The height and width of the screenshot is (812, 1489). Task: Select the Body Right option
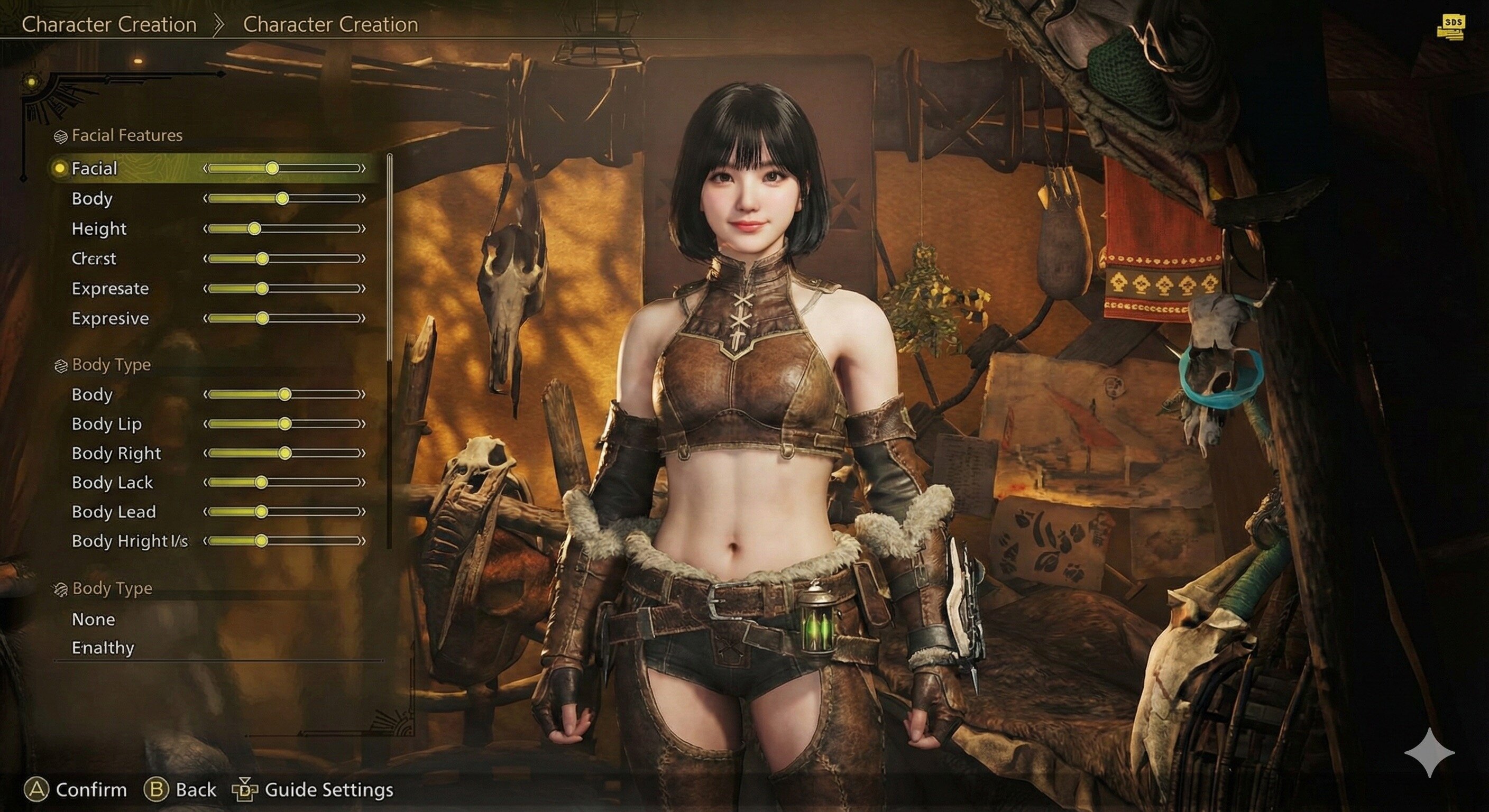coord(116,453)
